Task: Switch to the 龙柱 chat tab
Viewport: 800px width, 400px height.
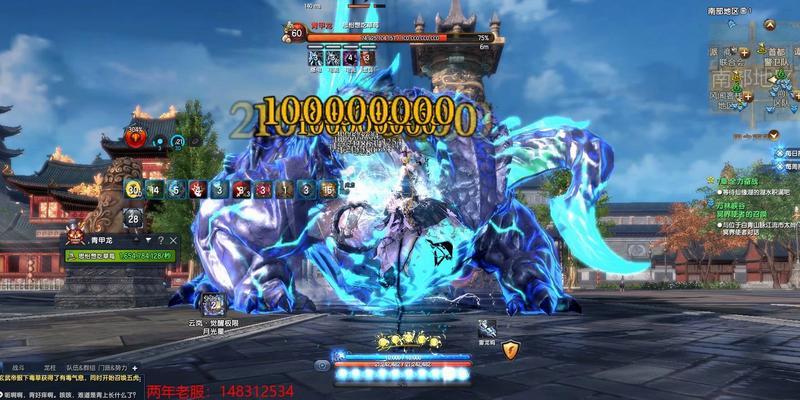Action: pyautogui.click(x=50, y=366)
